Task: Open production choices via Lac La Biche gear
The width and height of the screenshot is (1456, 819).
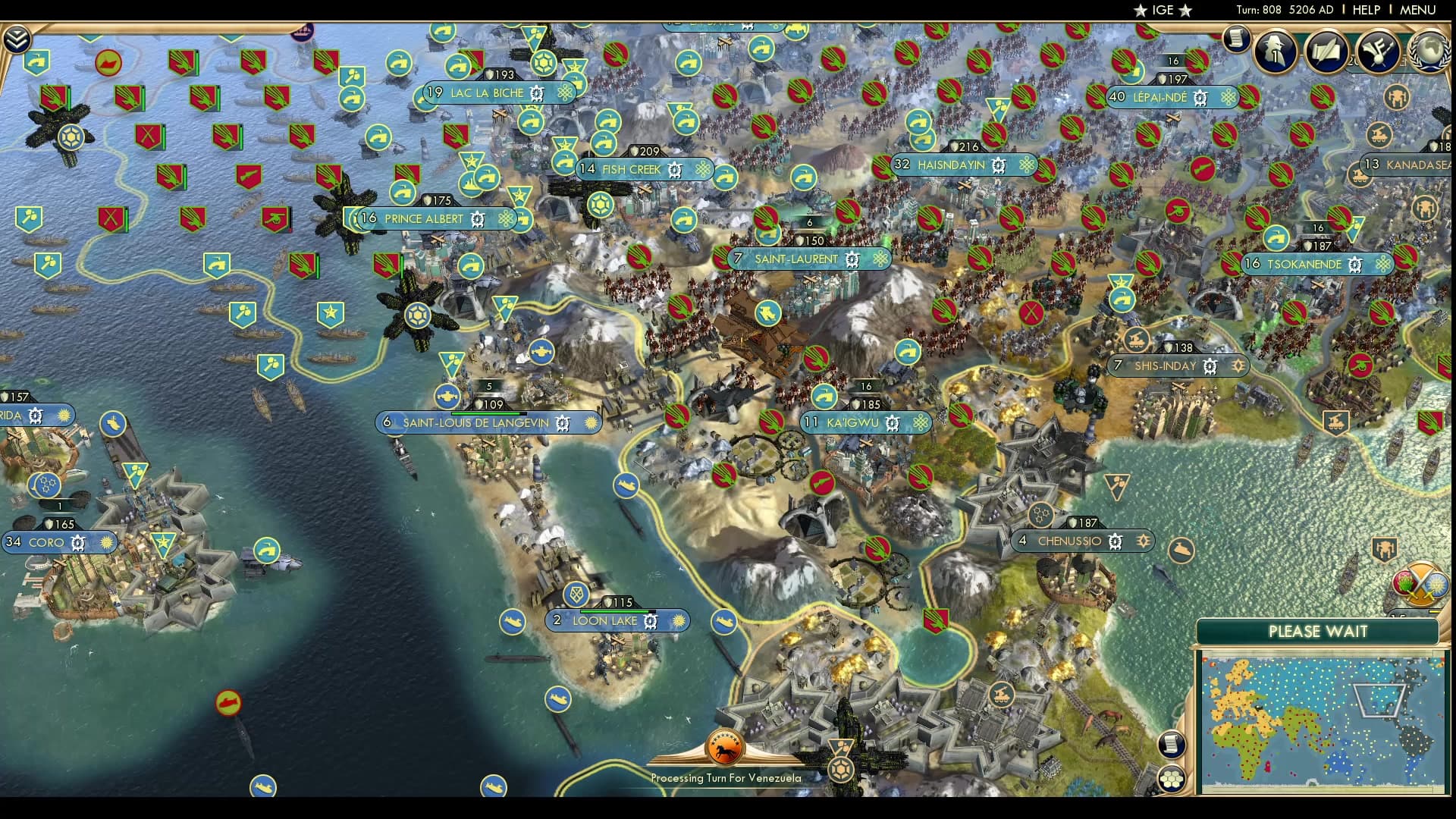Action: point(535,92)
